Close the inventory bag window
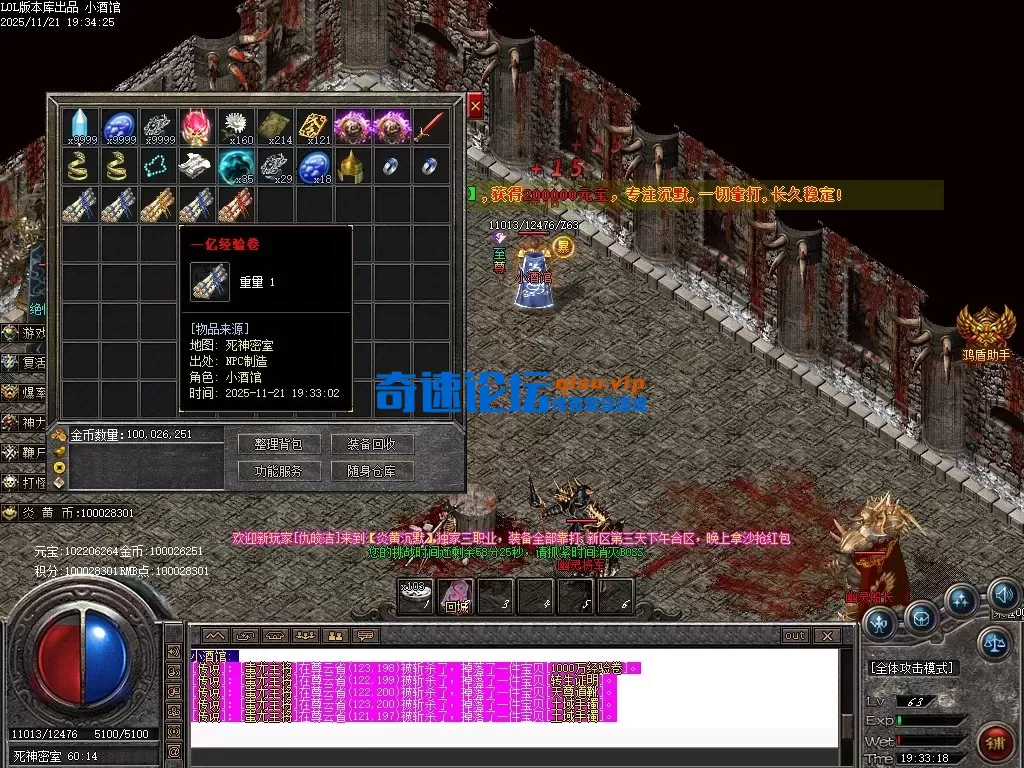 pos(475,105)
